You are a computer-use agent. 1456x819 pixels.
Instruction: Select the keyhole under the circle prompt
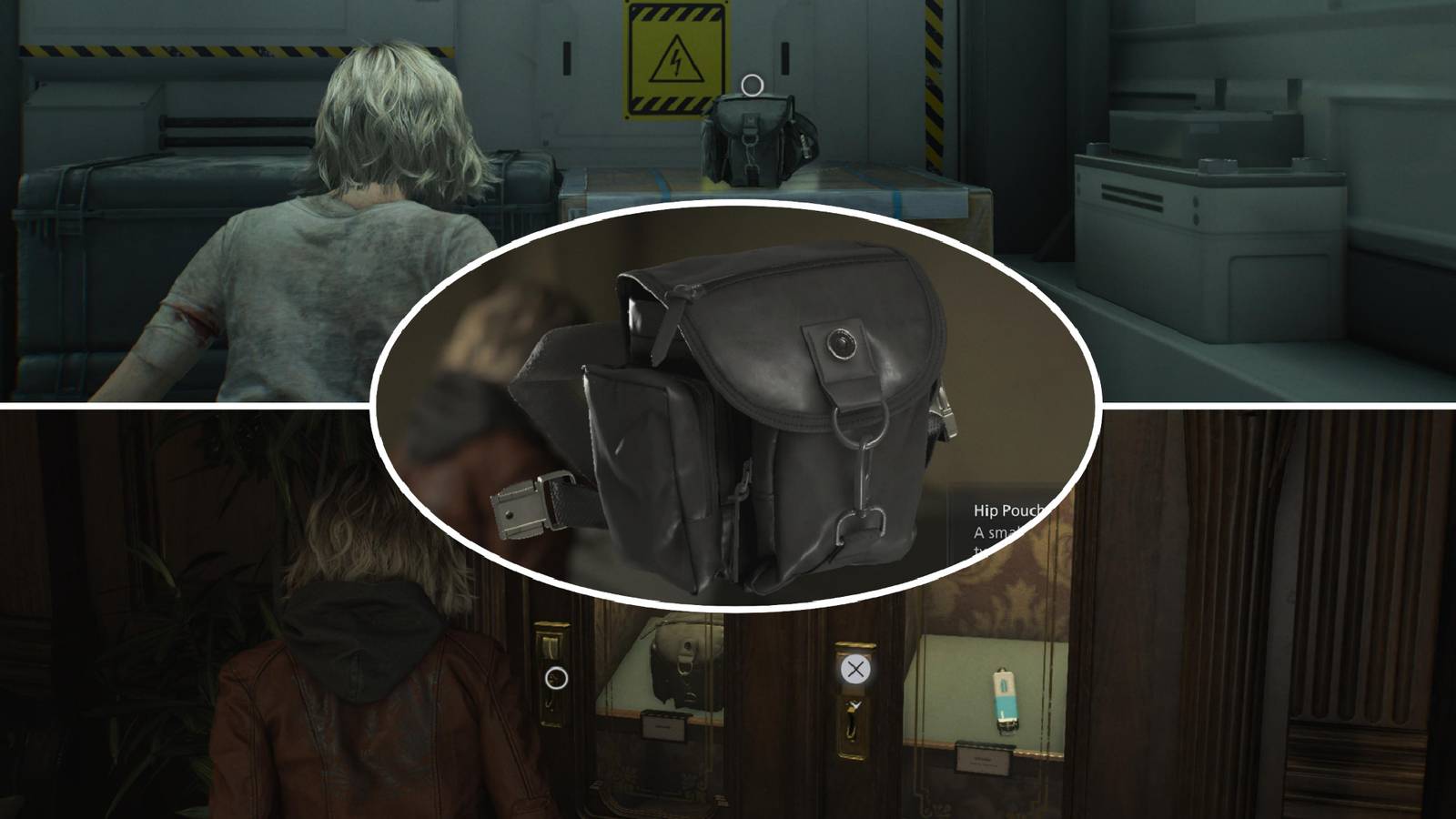pyautogui.click(x=550, y=703)
